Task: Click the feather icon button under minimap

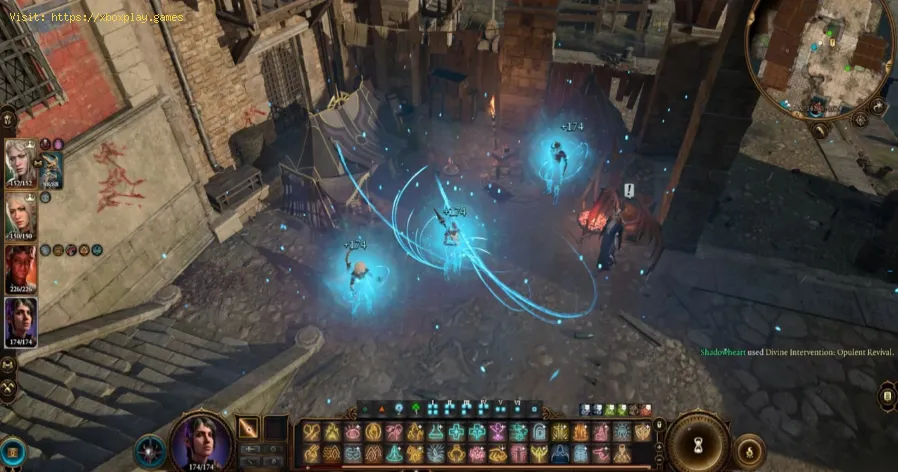Action: (818, 129)
